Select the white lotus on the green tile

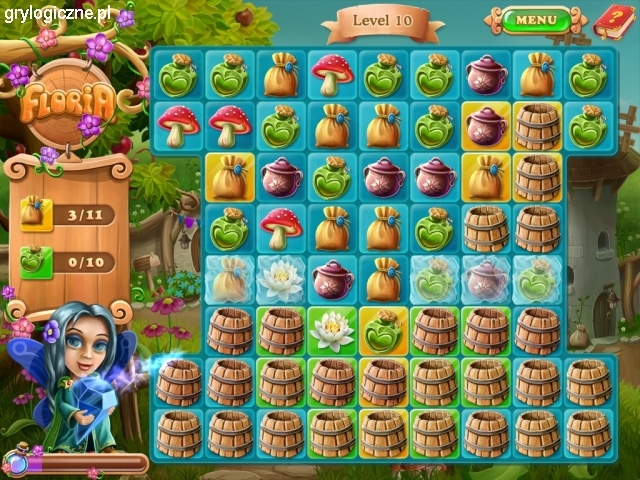(x=333, y=330)
